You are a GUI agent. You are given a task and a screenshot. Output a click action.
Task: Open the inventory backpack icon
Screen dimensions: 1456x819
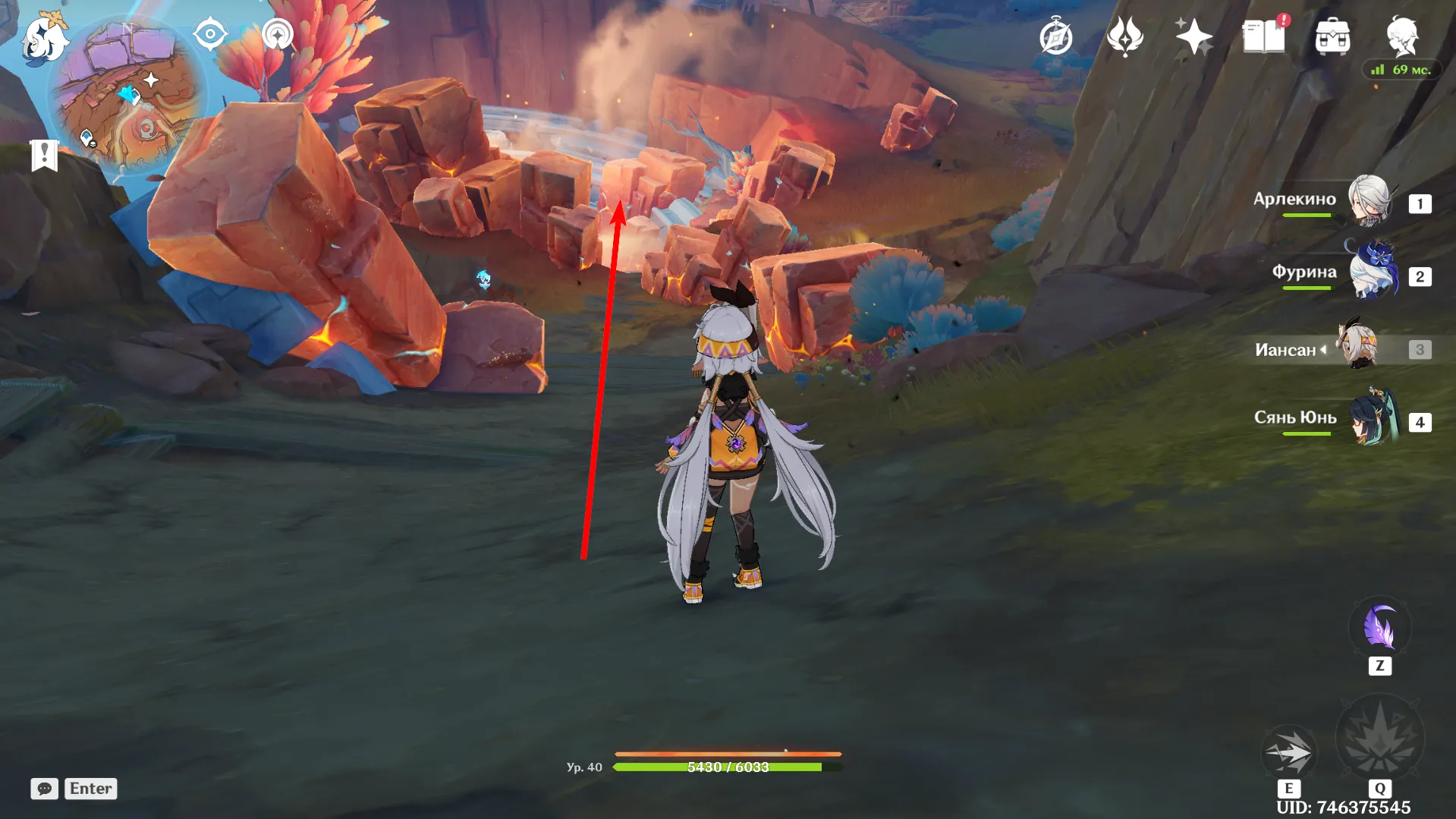pos(1333,37)
